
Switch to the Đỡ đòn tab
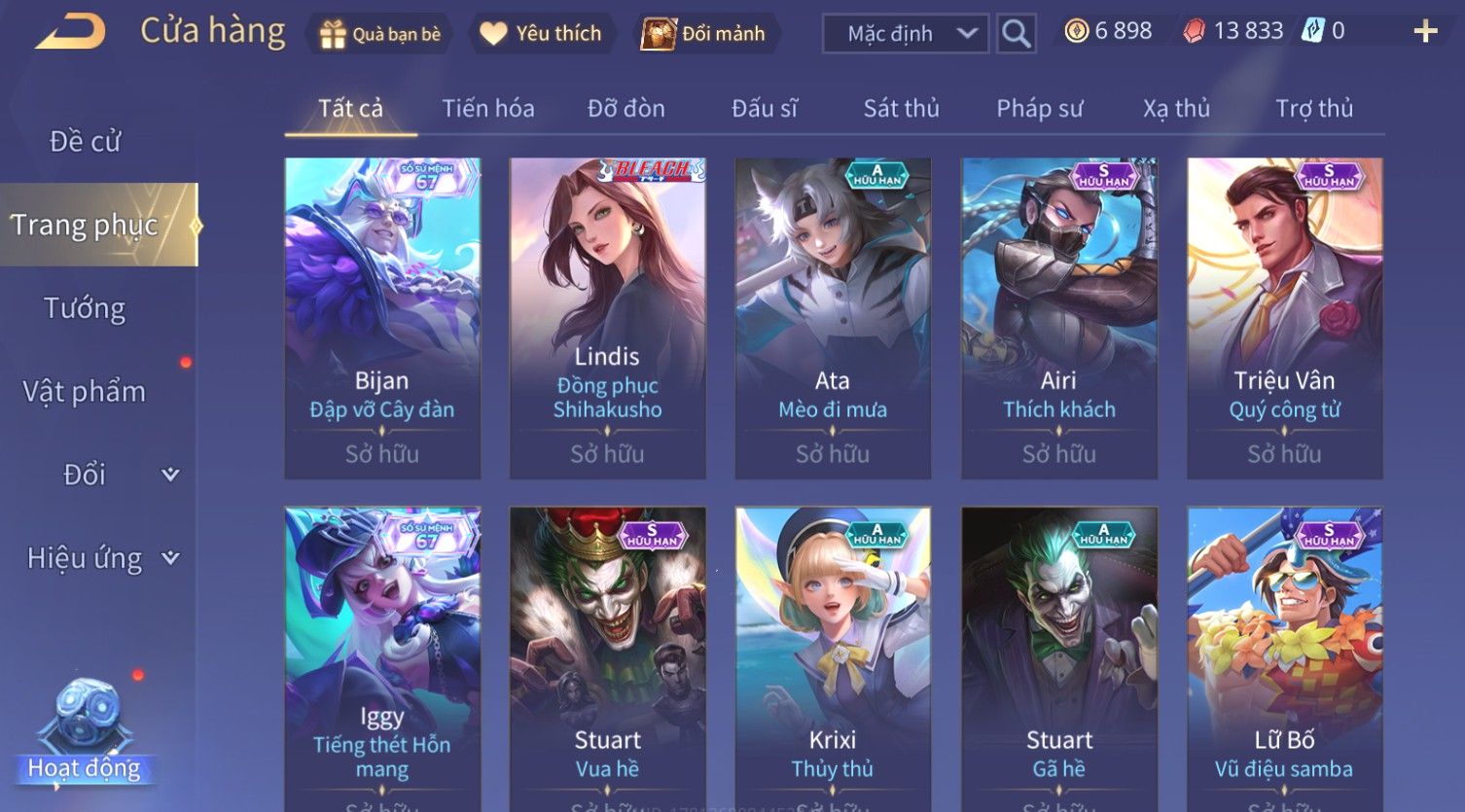tap(626, 108)
